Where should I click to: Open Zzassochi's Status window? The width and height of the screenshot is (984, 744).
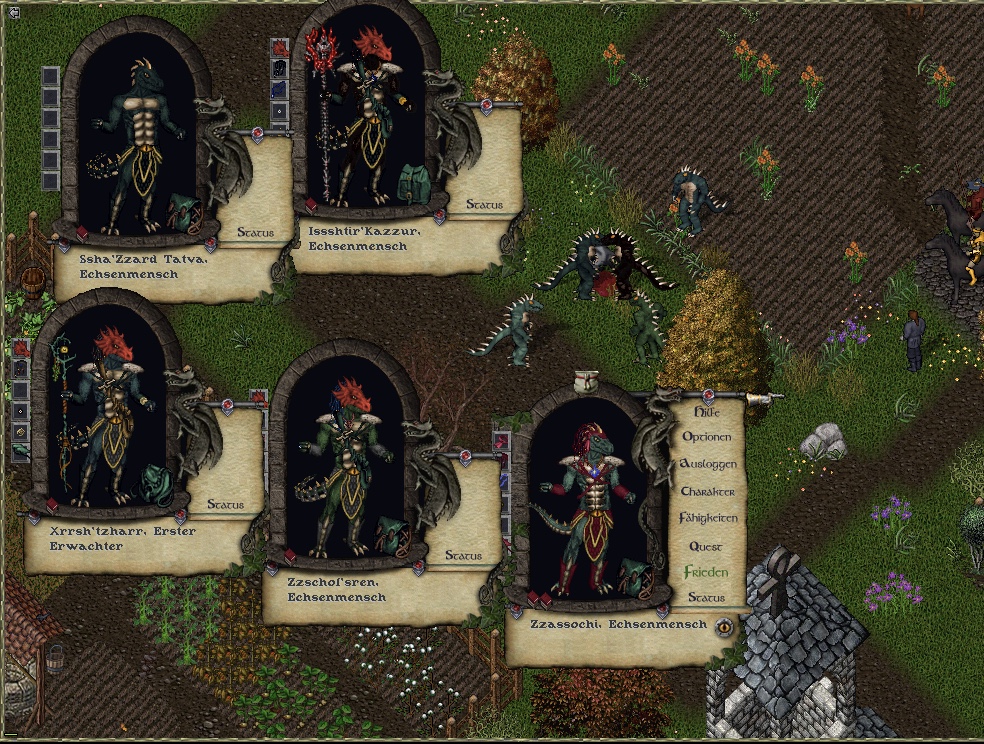[706, 598]
